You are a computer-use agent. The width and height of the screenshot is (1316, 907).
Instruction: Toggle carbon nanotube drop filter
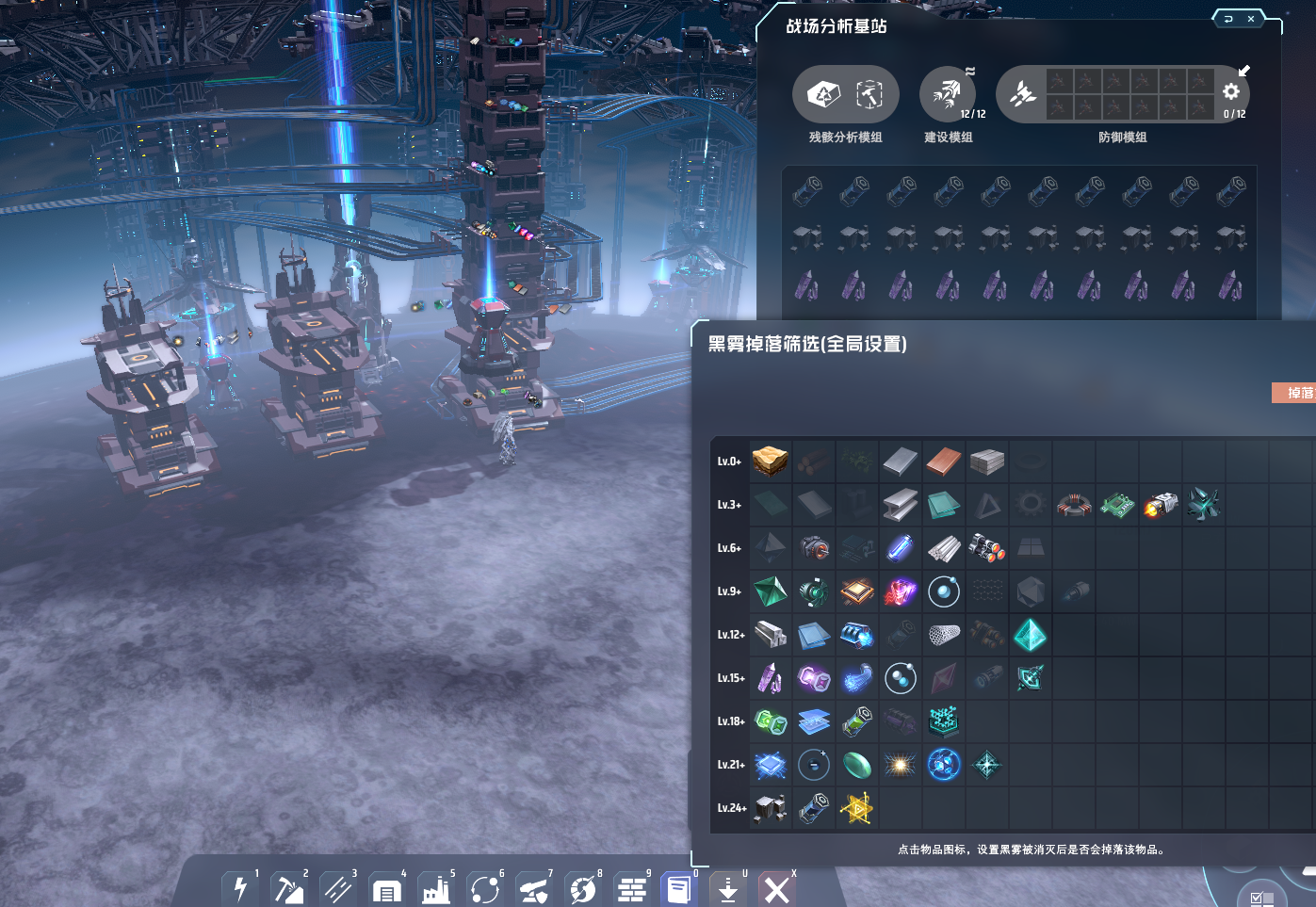(x=944, y=635)
